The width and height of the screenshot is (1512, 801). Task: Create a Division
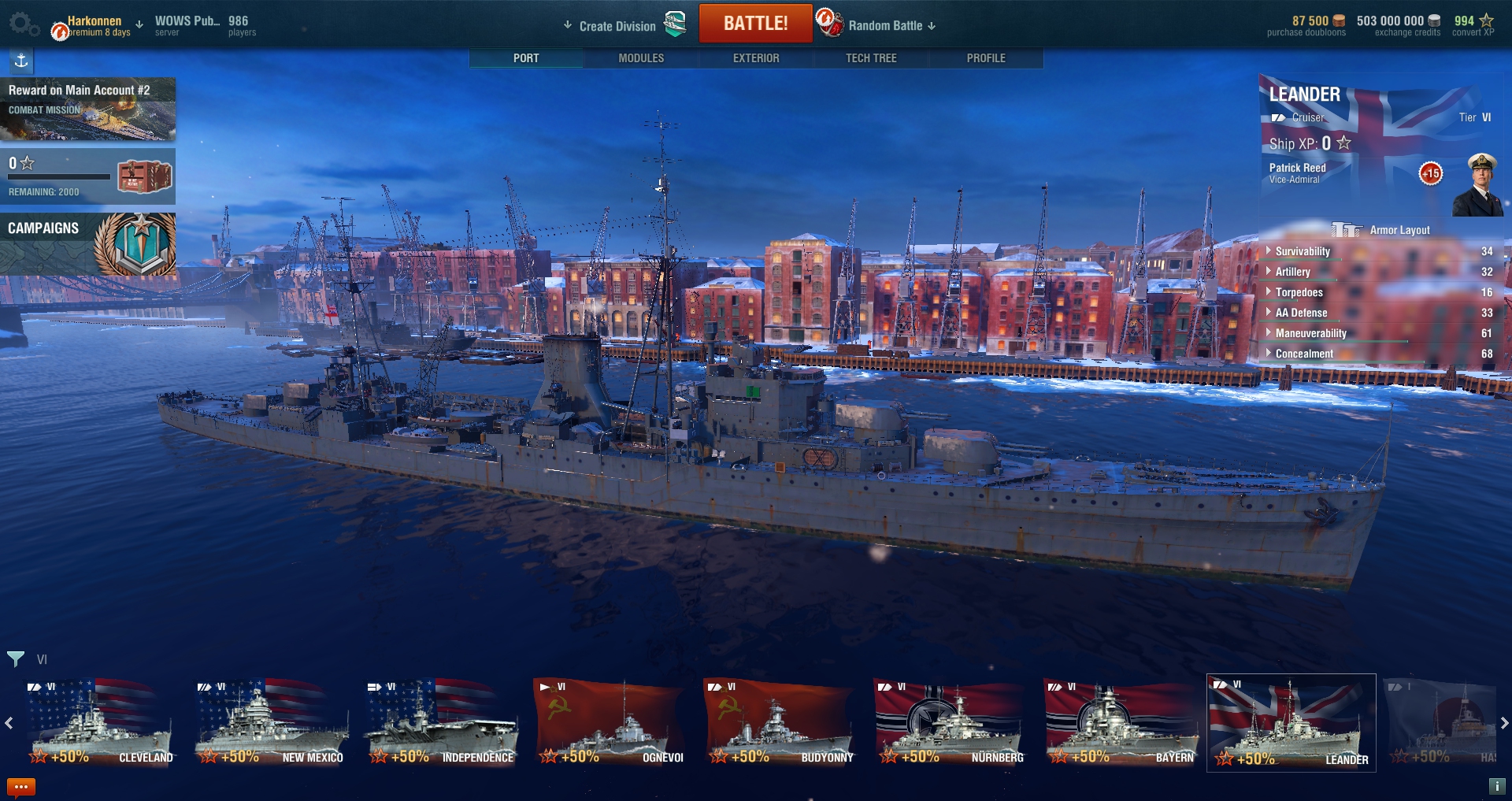(x=617, y=26)
